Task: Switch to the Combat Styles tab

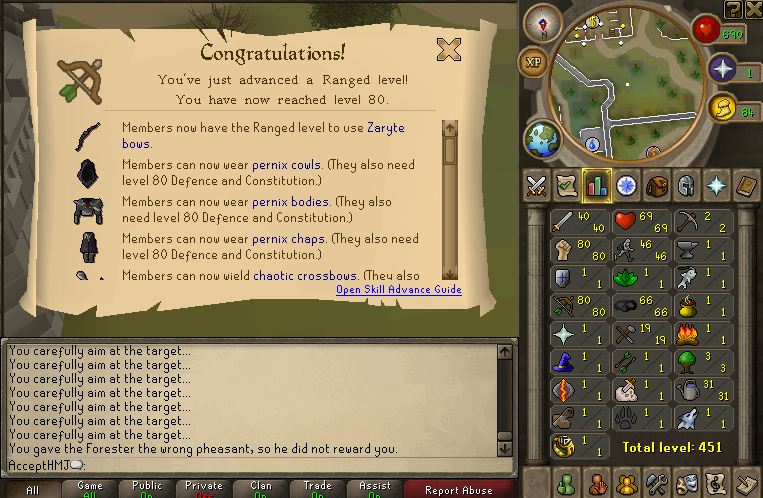Action: tap(539, 186)
